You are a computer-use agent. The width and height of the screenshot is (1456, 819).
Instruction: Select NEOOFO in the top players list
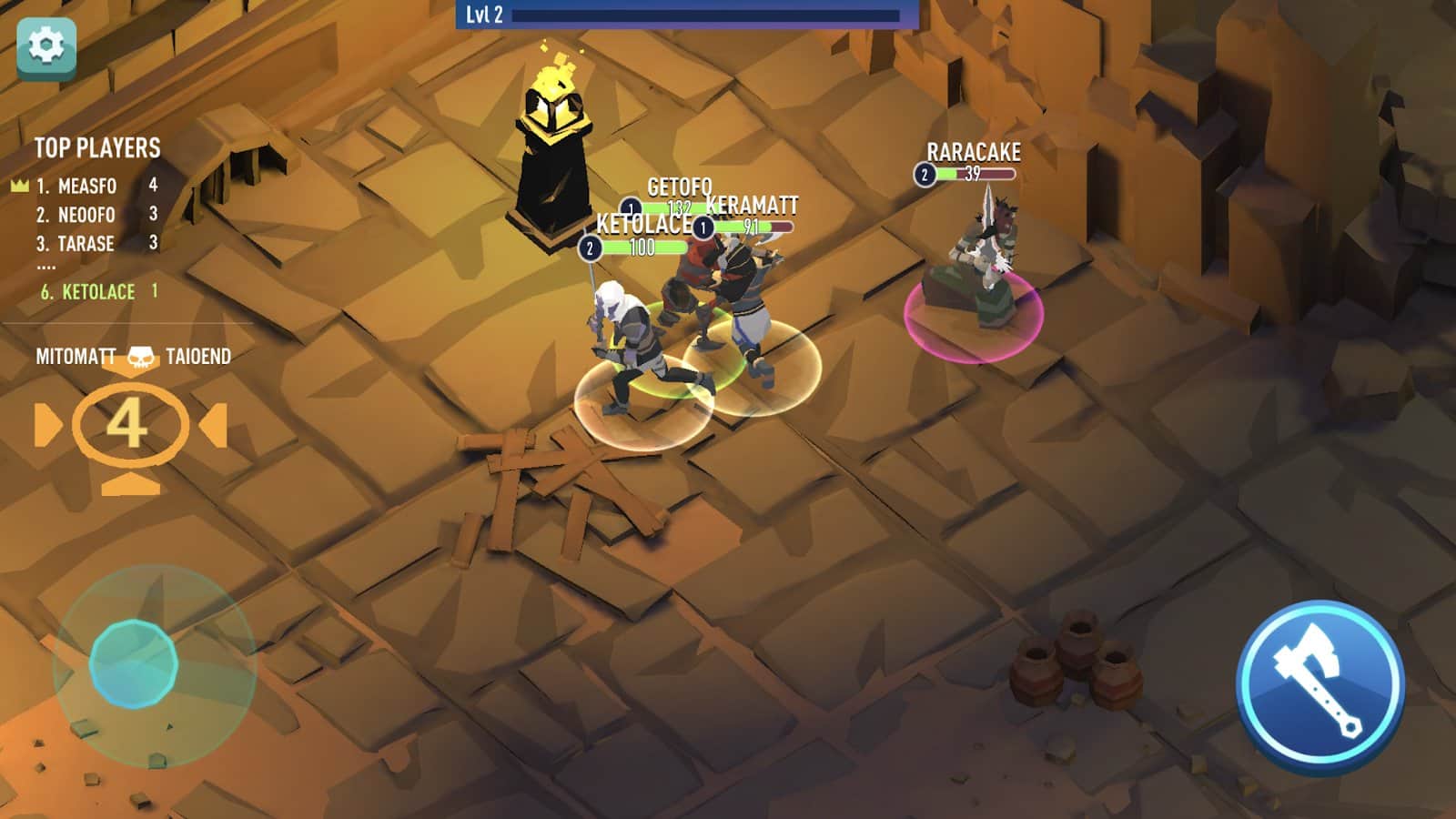point(86,216)
